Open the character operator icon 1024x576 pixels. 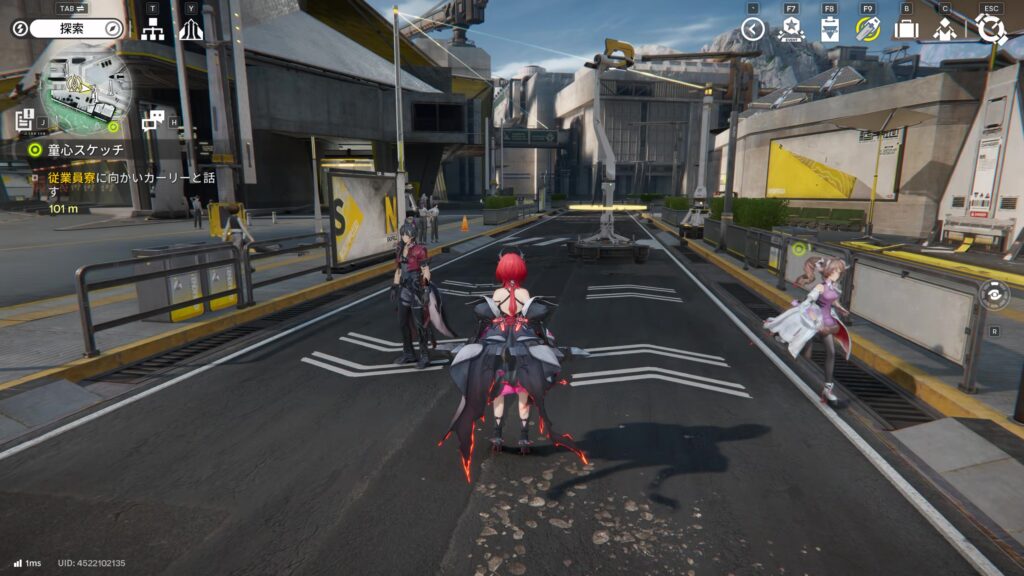pos(945,29)
